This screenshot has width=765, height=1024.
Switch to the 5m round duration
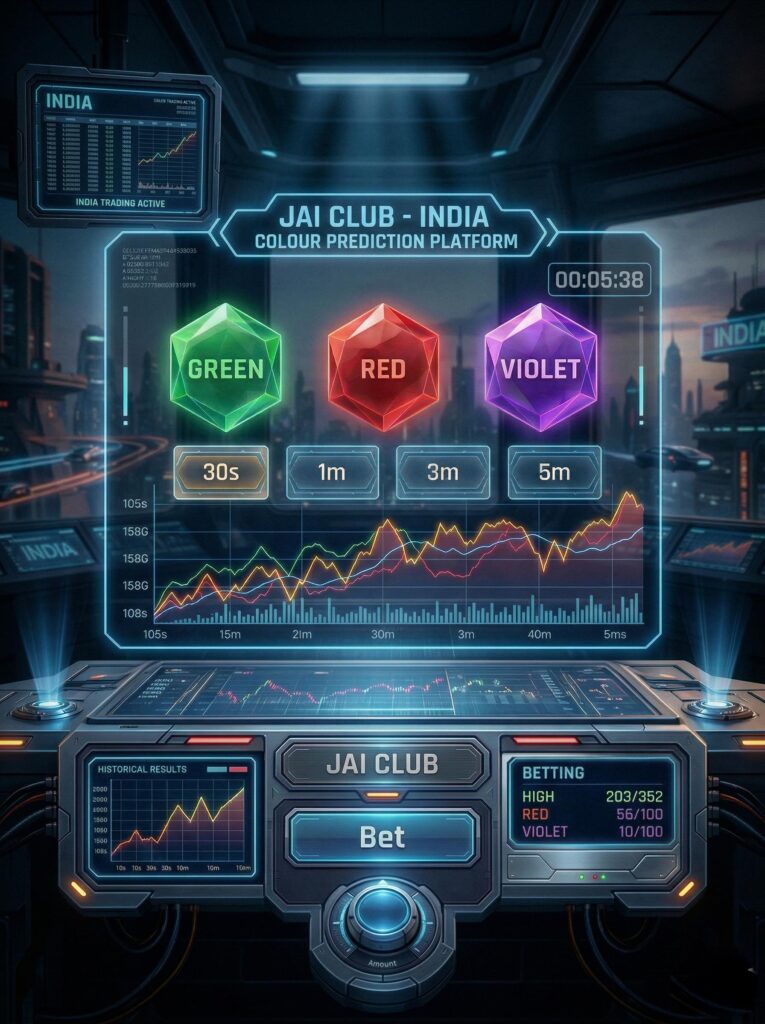coord(554,472)
